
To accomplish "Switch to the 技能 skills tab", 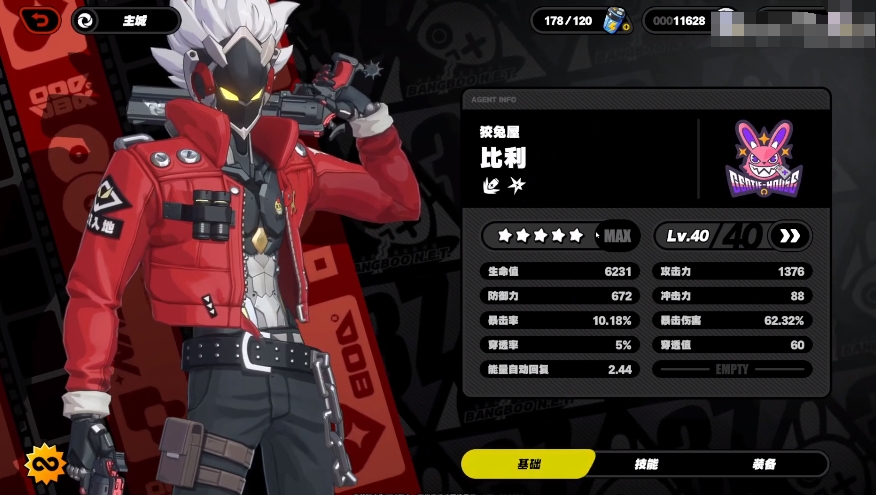I will tap(646, 464).
